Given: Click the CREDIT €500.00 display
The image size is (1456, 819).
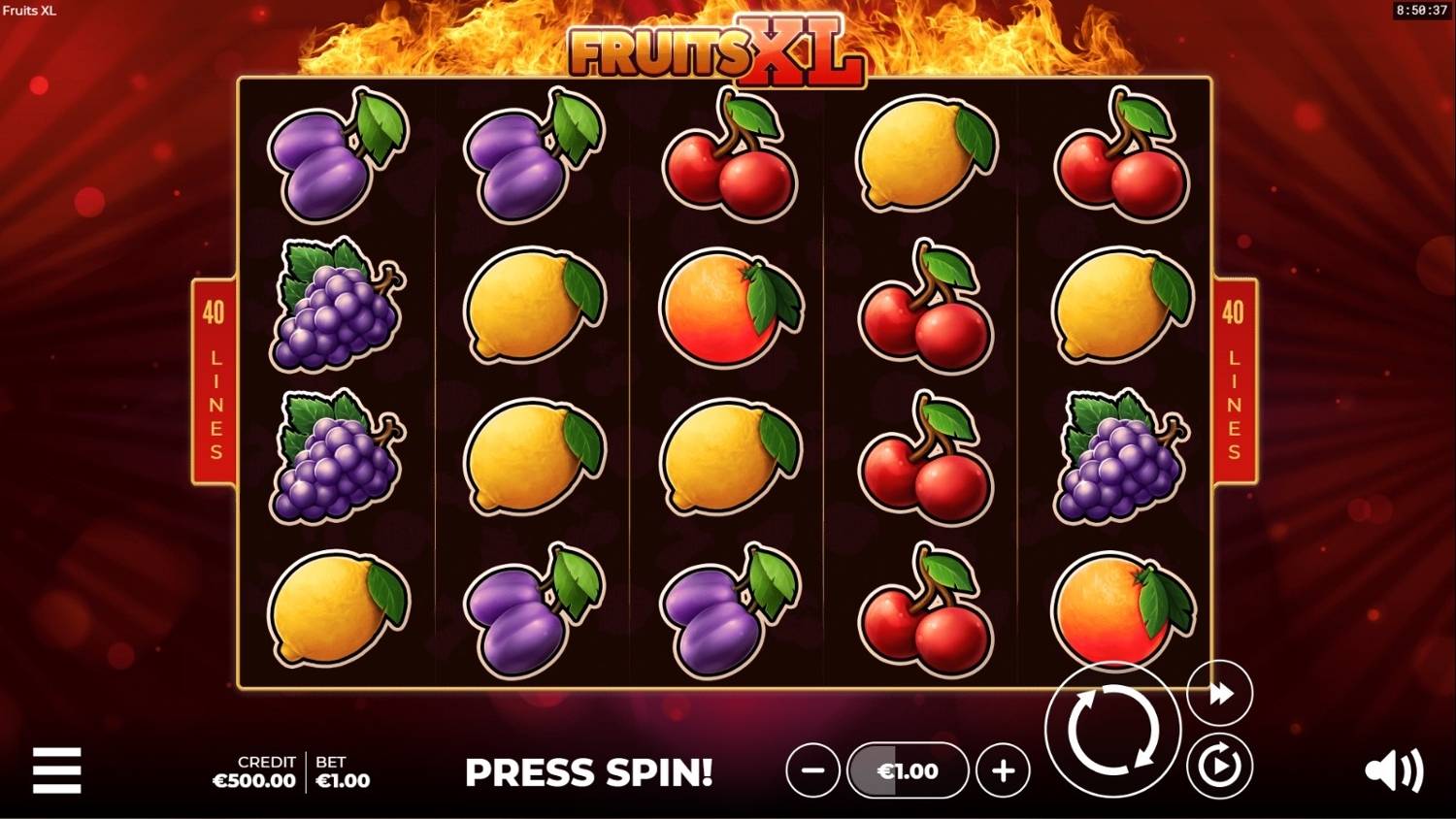Looking at the screenshot, I should [253, 771].
